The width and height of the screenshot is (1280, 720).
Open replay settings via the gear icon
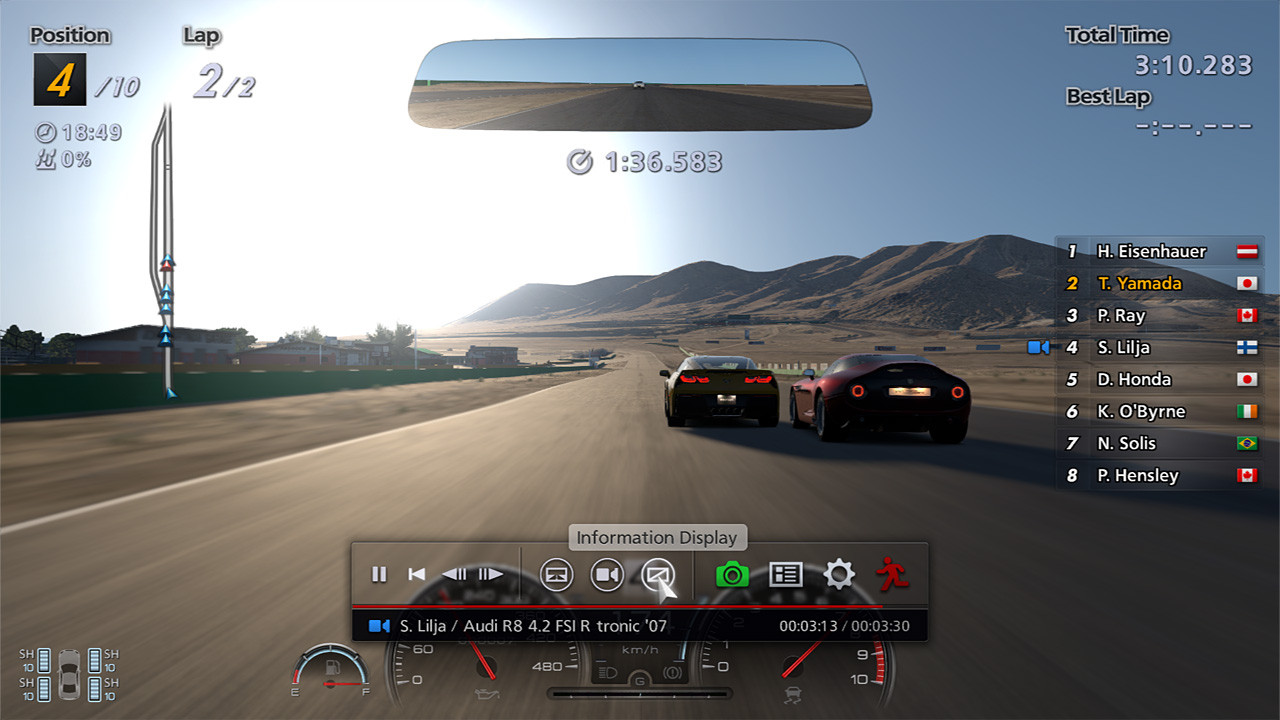click(838, 574)
